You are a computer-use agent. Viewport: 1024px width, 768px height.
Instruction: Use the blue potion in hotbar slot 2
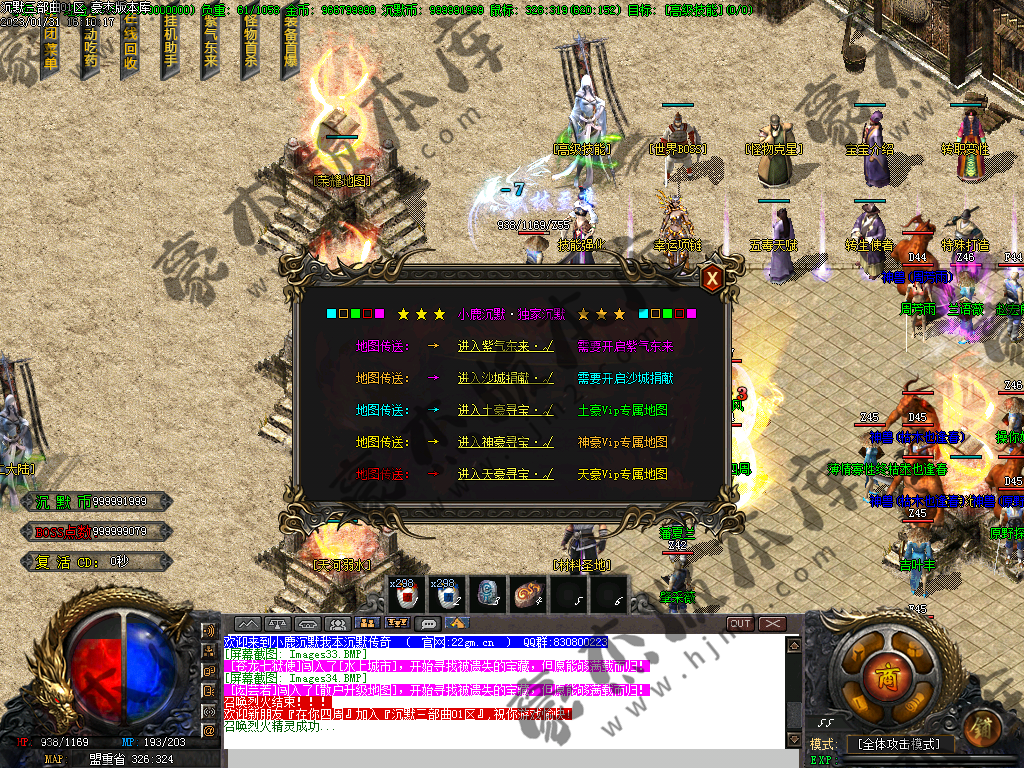click(448, 595)
